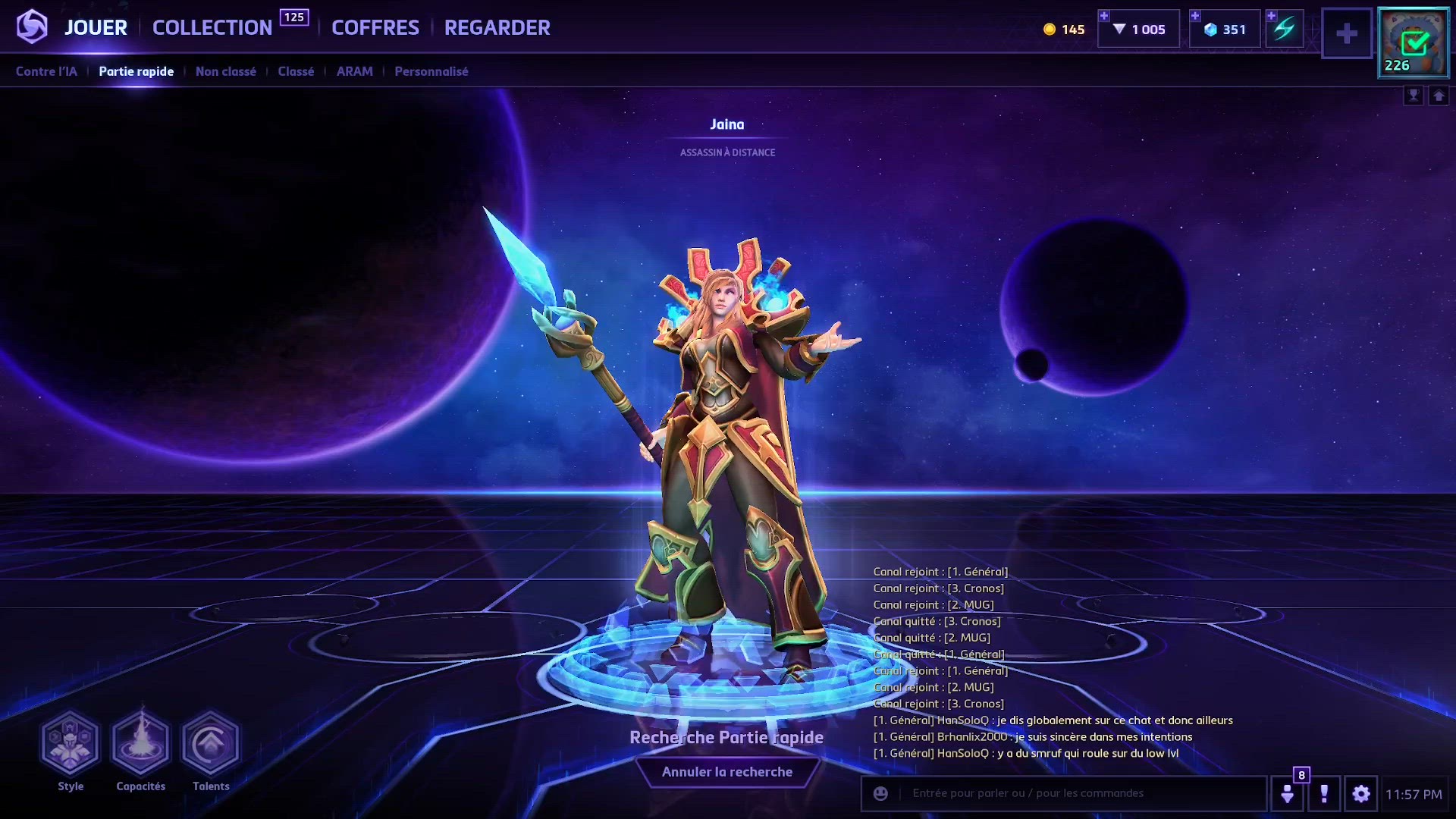This screenshot has height=819, width=1456.
Task: Select the Contre l'IA tab
Action: 46,71
